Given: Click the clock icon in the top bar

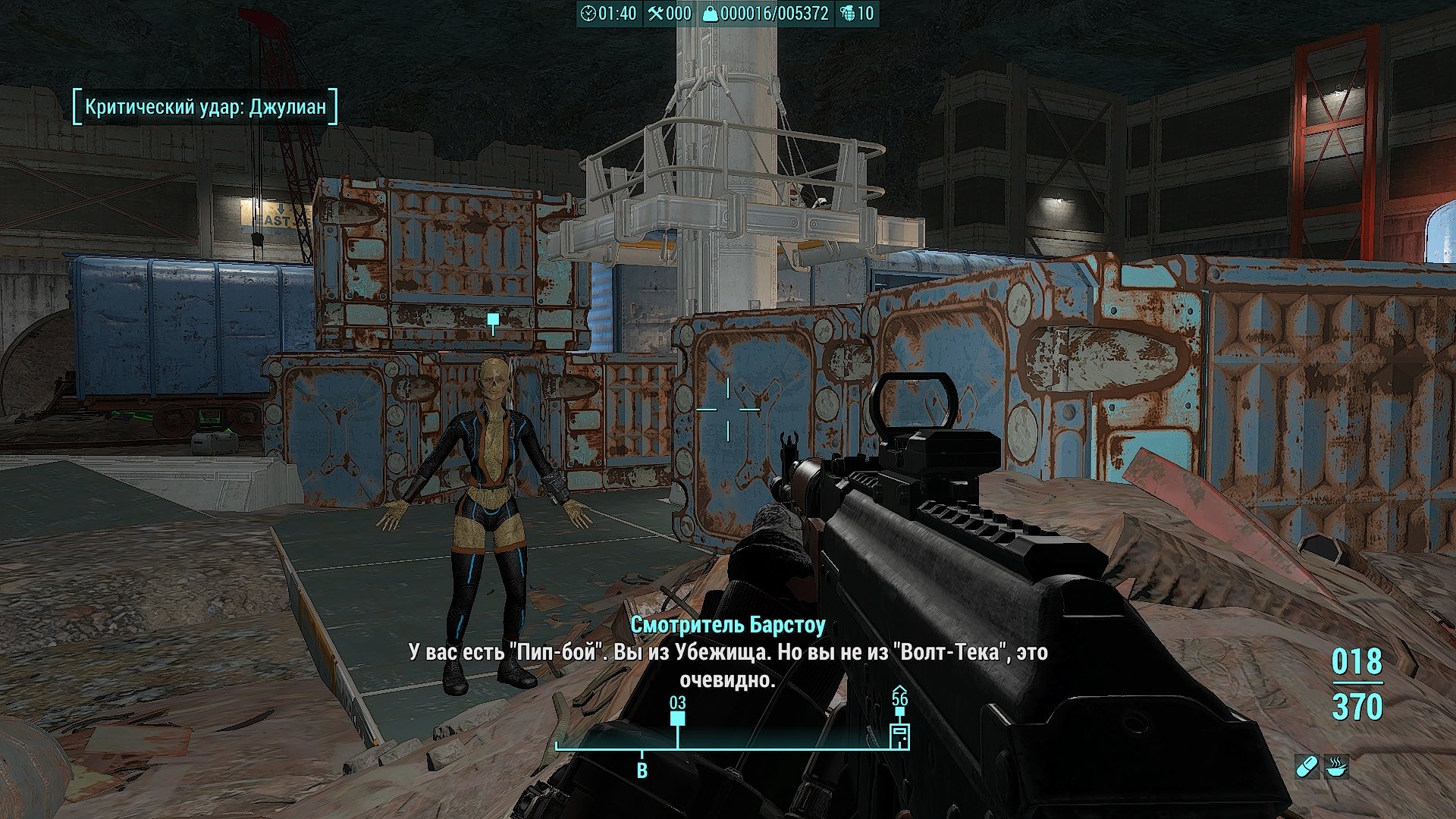Looking at the screenshot, I should coord(588,14).
